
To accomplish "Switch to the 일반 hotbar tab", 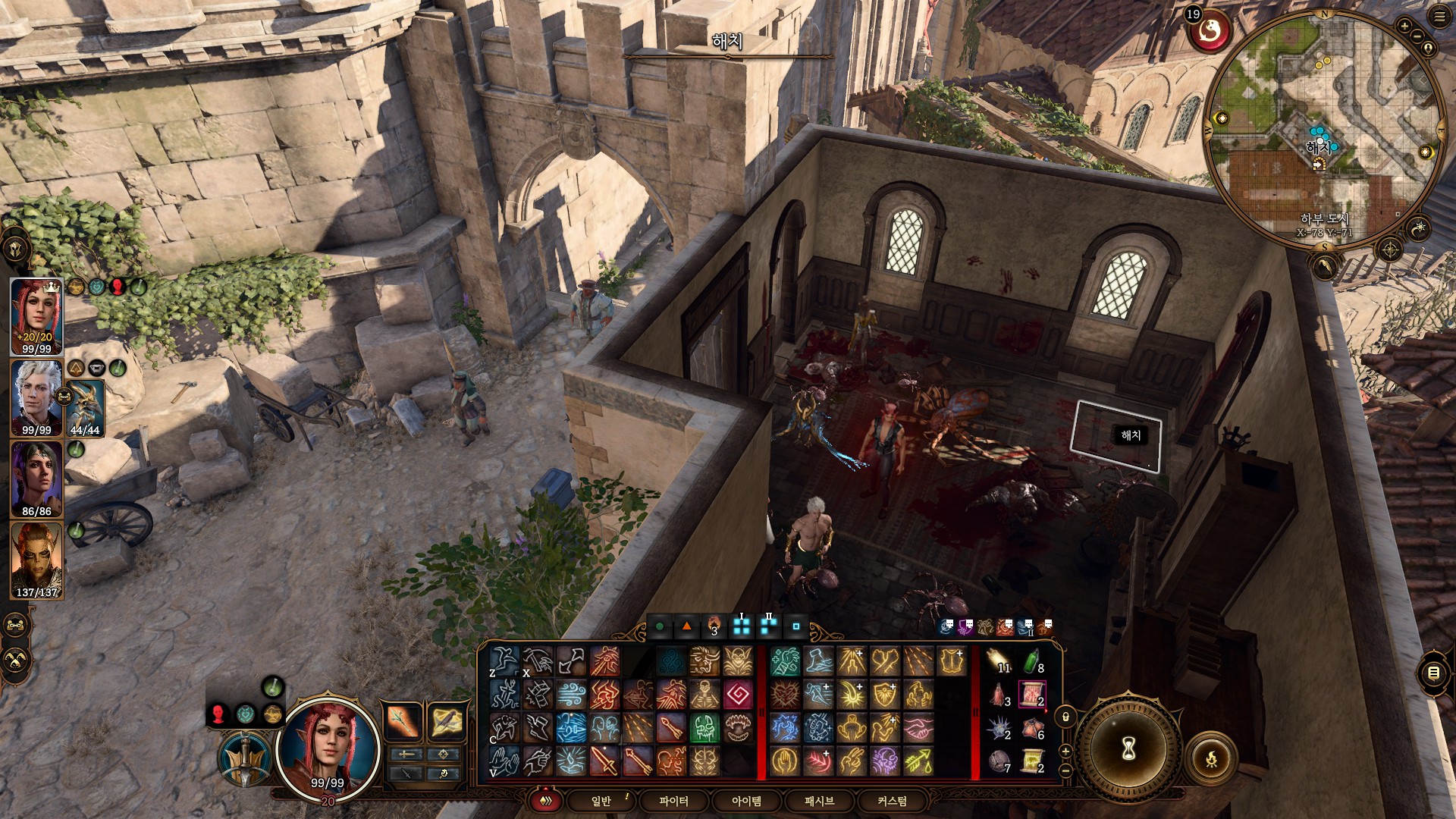I will click(601, 801).
